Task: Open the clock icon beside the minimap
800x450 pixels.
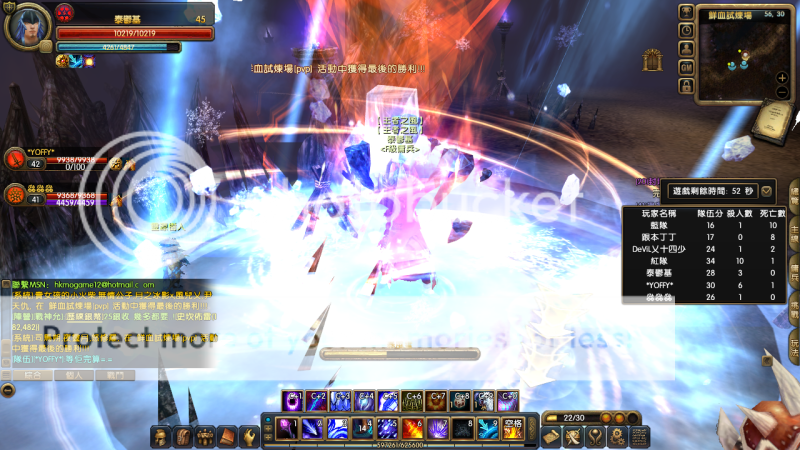Action: 686,30
